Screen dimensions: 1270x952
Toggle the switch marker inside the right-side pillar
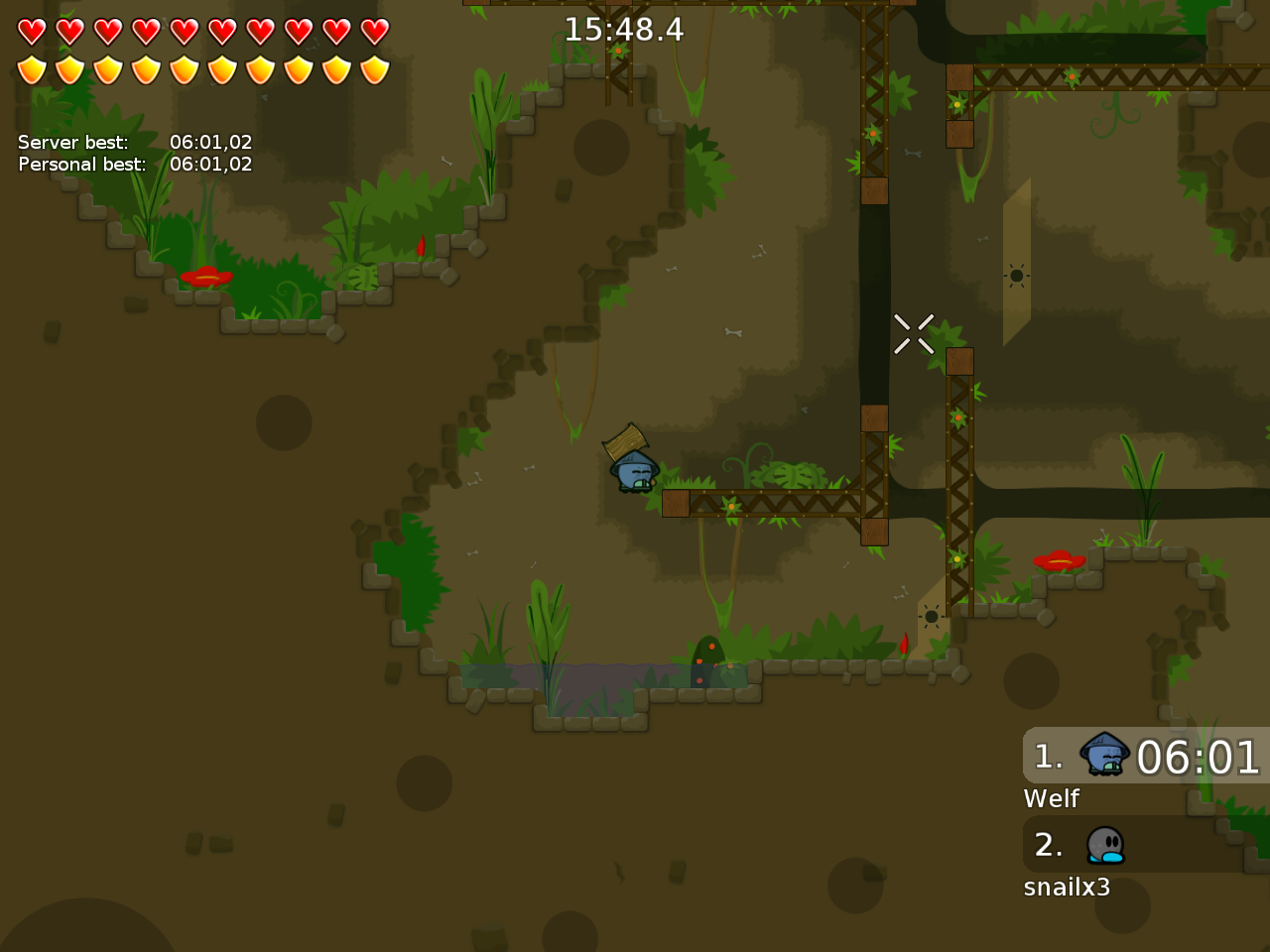point(1016,274)
